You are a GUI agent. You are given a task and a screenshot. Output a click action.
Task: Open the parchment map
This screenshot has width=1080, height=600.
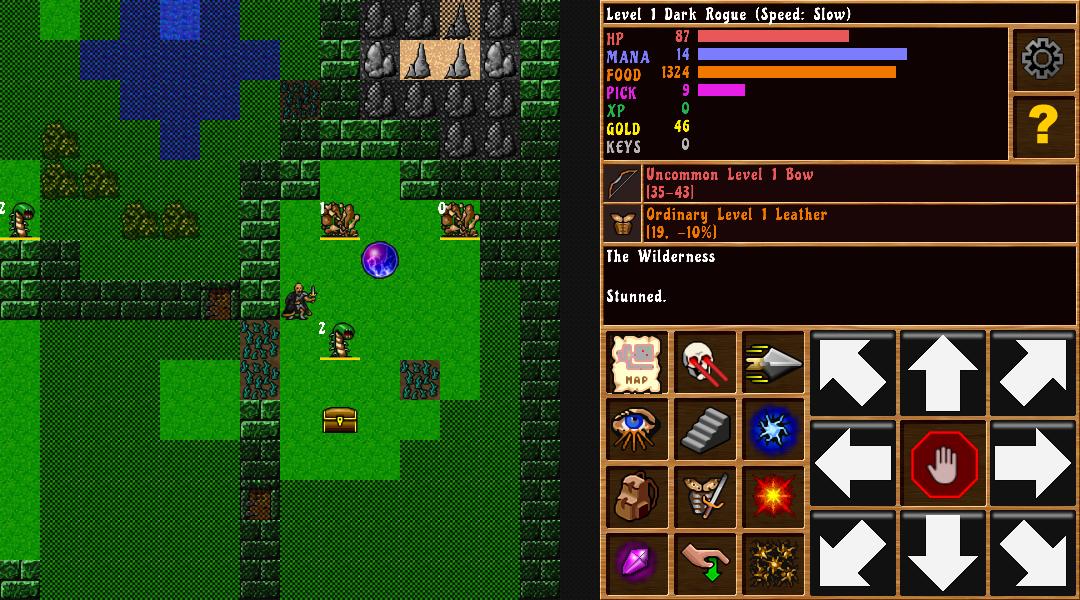(x=638, y=362)
